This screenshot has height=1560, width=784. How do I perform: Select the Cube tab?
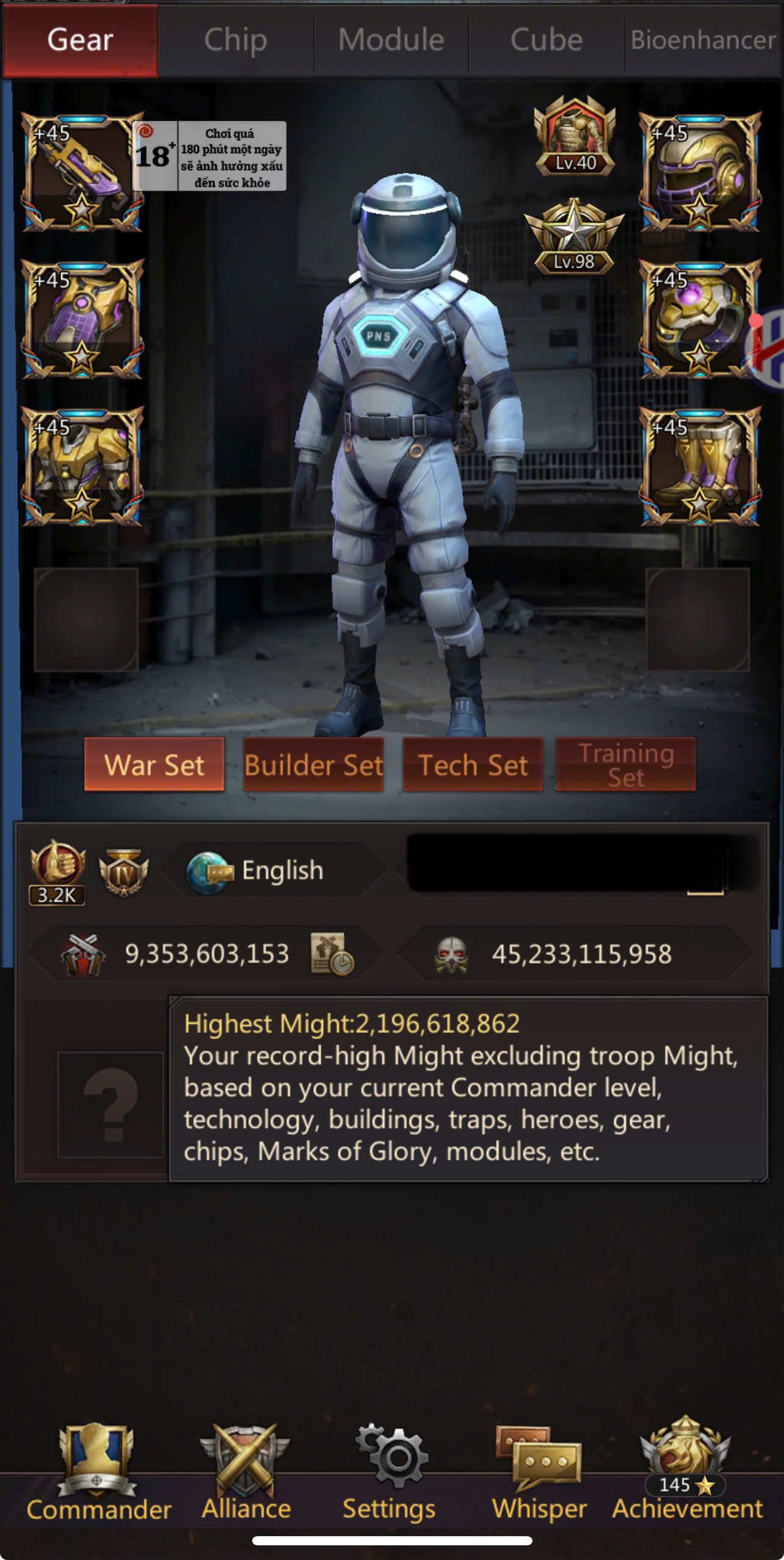(x=546, y=40)
